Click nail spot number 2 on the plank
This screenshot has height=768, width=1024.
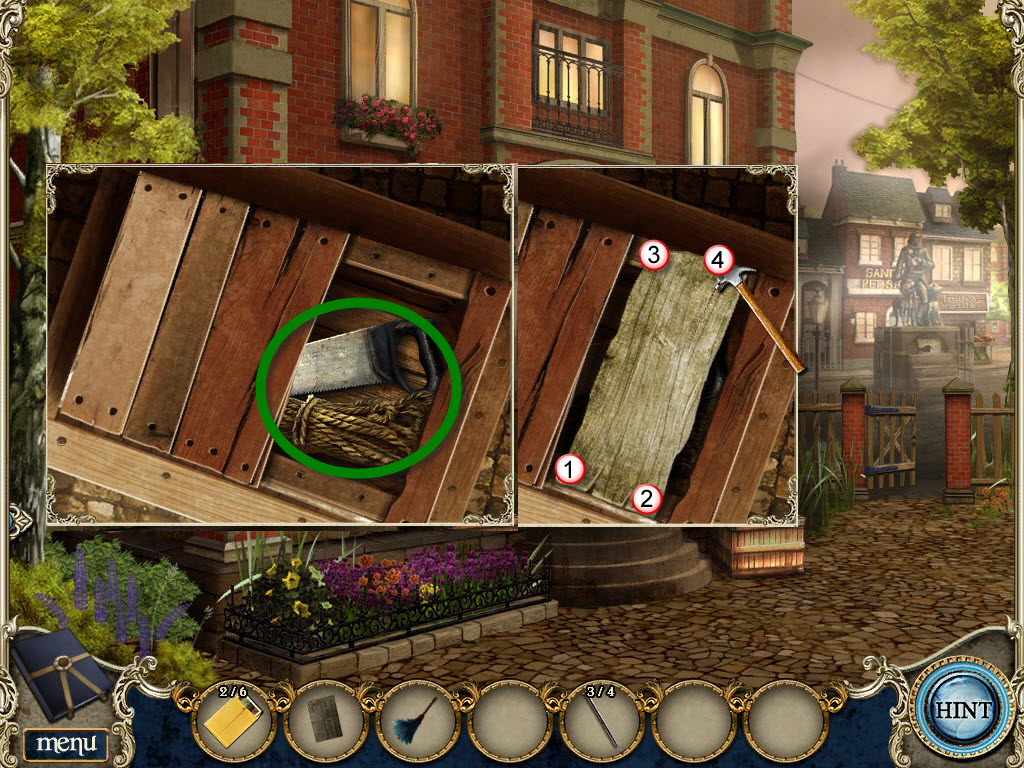(646, 498)
